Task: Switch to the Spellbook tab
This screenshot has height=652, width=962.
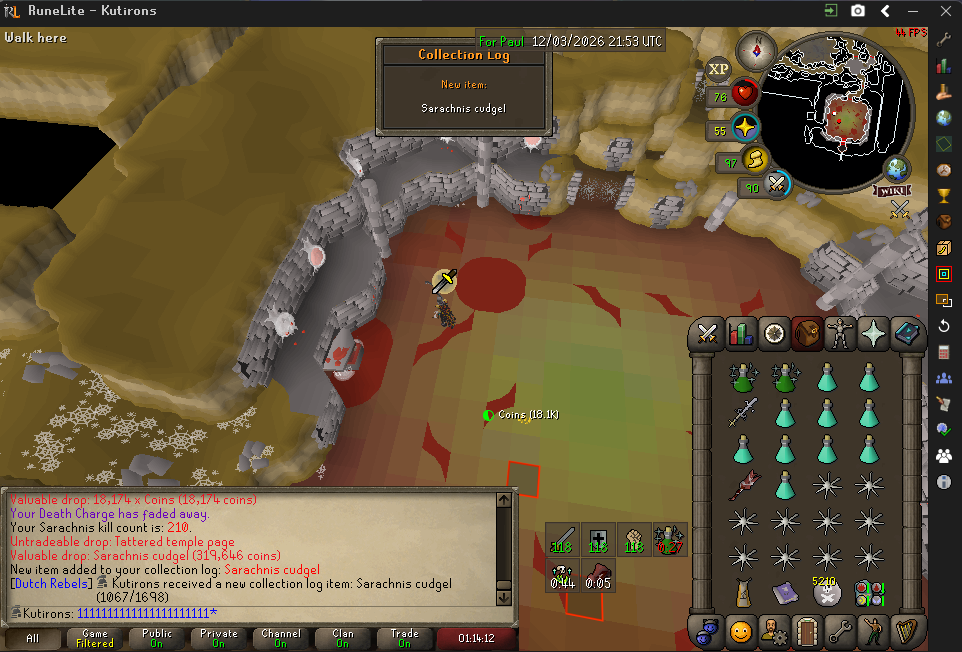Action: 906,334
